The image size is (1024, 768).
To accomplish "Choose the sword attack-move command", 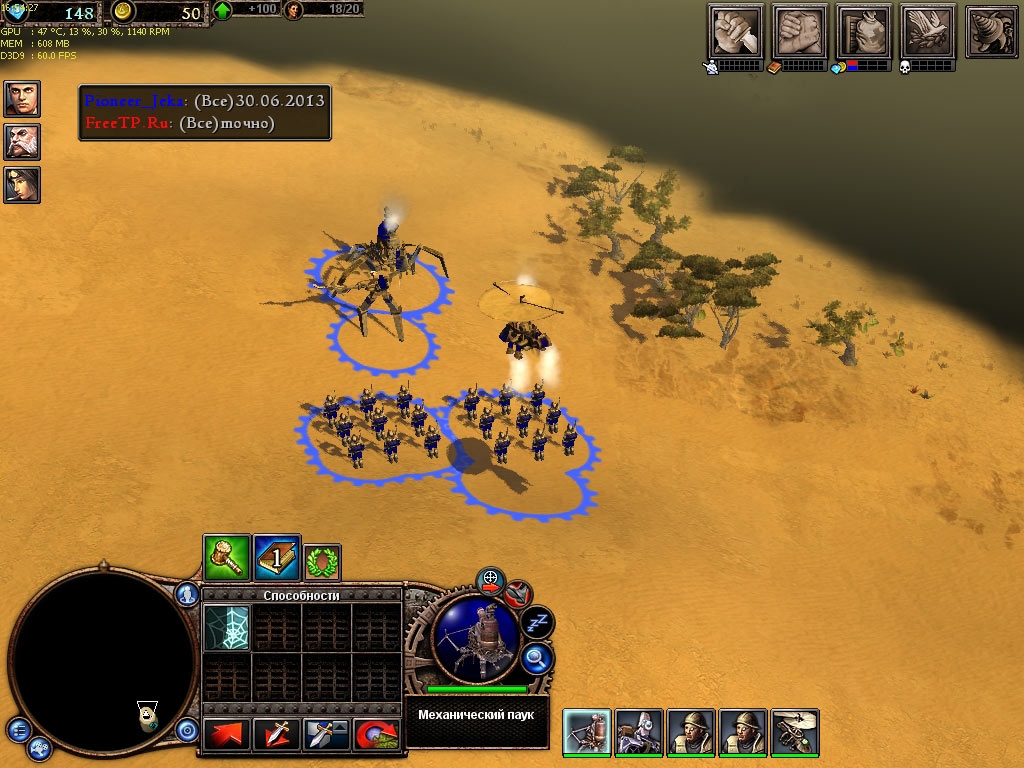I will click(x=277, y=735).
